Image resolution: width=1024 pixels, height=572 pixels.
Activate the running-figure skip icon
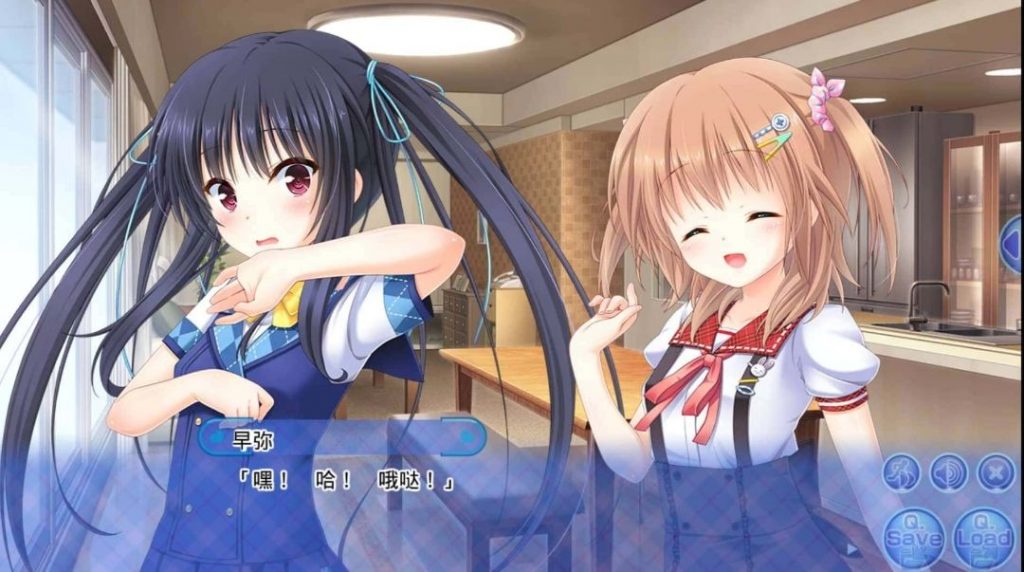click(x=902, y=472)
